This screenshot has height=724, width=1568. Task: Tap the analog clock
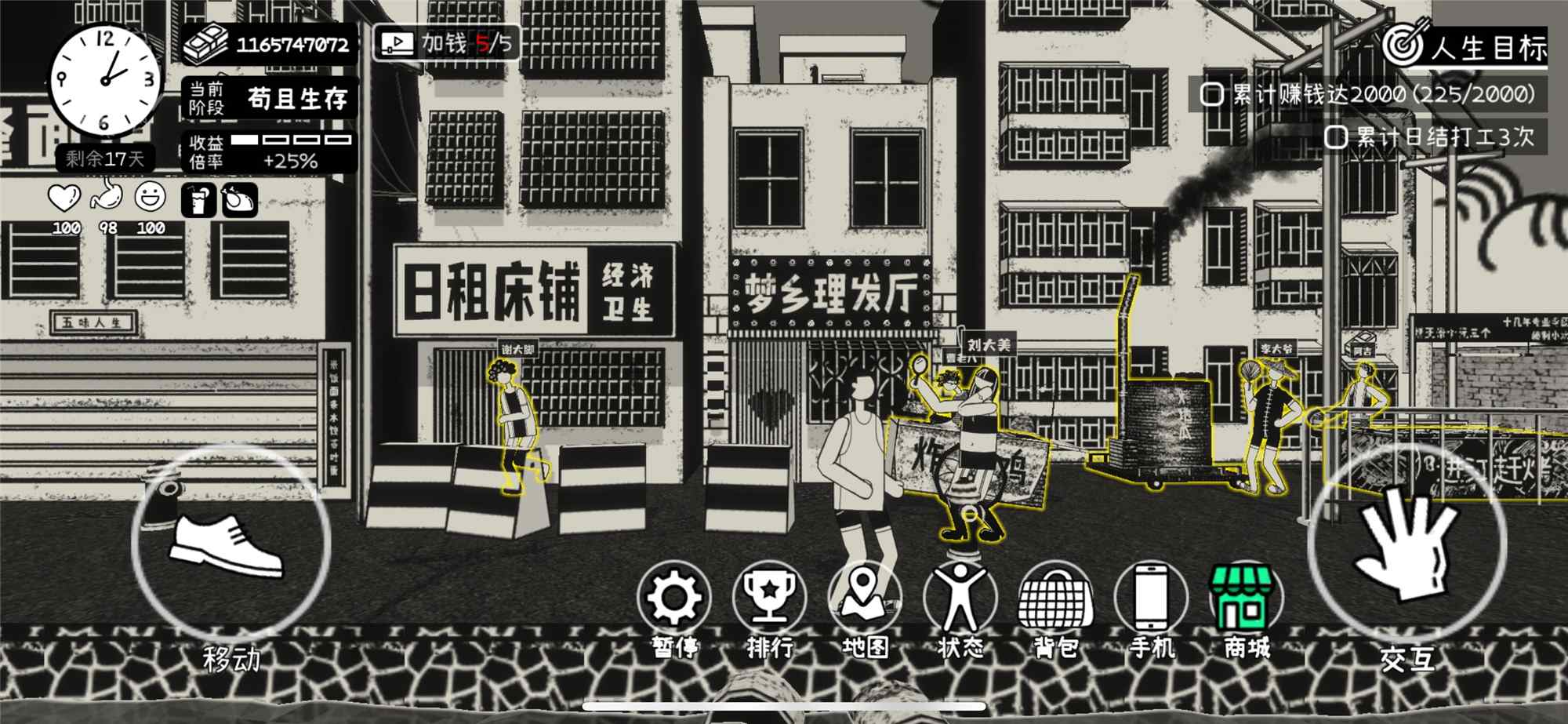(104, 80)
